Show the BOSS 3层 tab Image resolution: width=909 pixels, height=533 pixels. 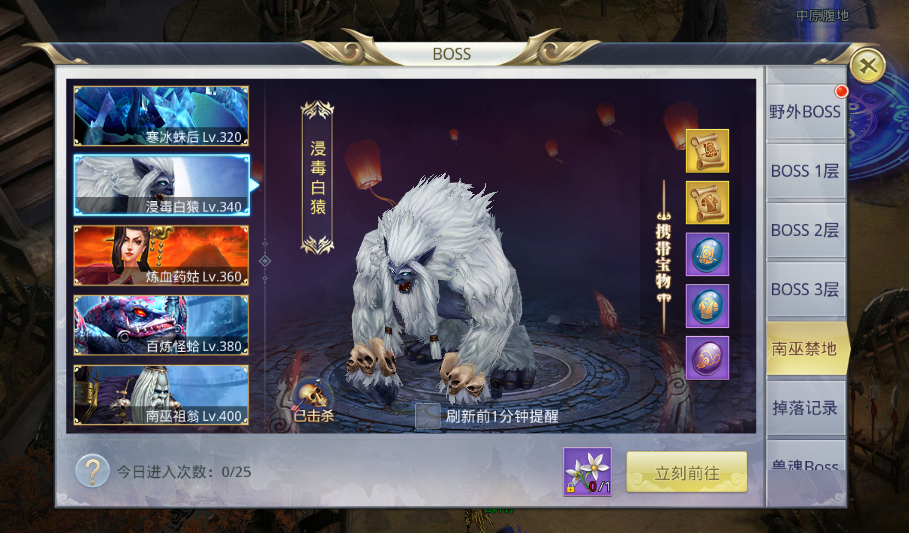[x=805, y=289]
